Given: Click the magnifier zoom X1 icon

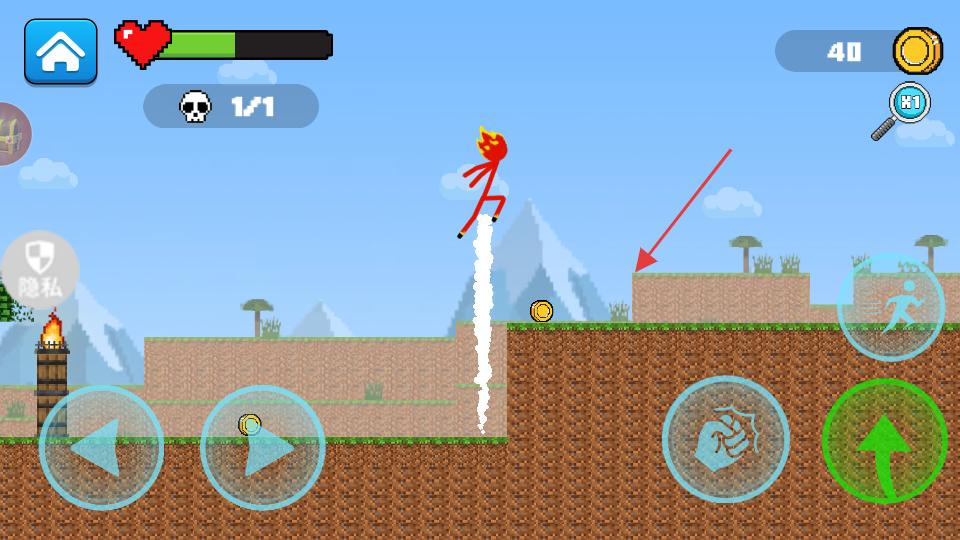Looking at the screenshot, I should point(901,110).
